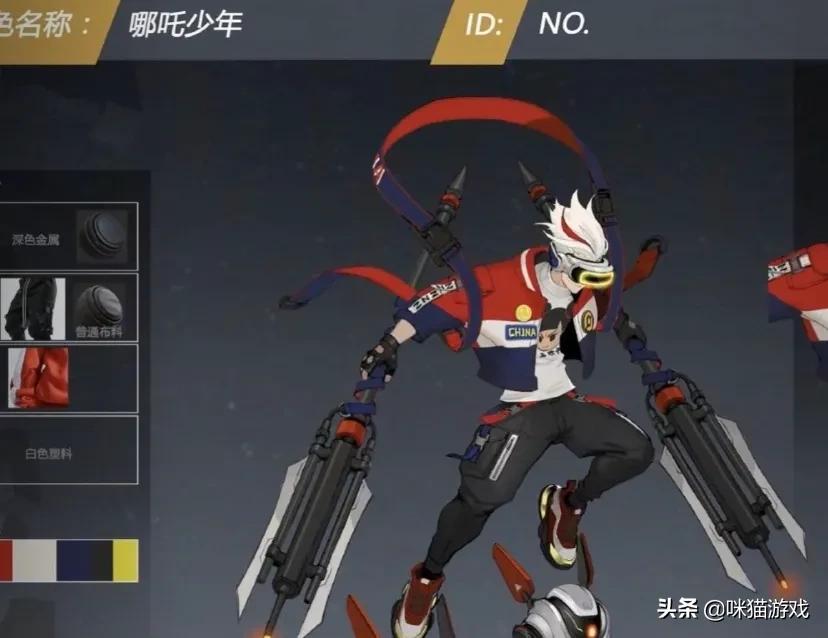Viewport: 828px width, 638px height.
Task: Choose the navy blue color swatch
Action: [73, 560]
